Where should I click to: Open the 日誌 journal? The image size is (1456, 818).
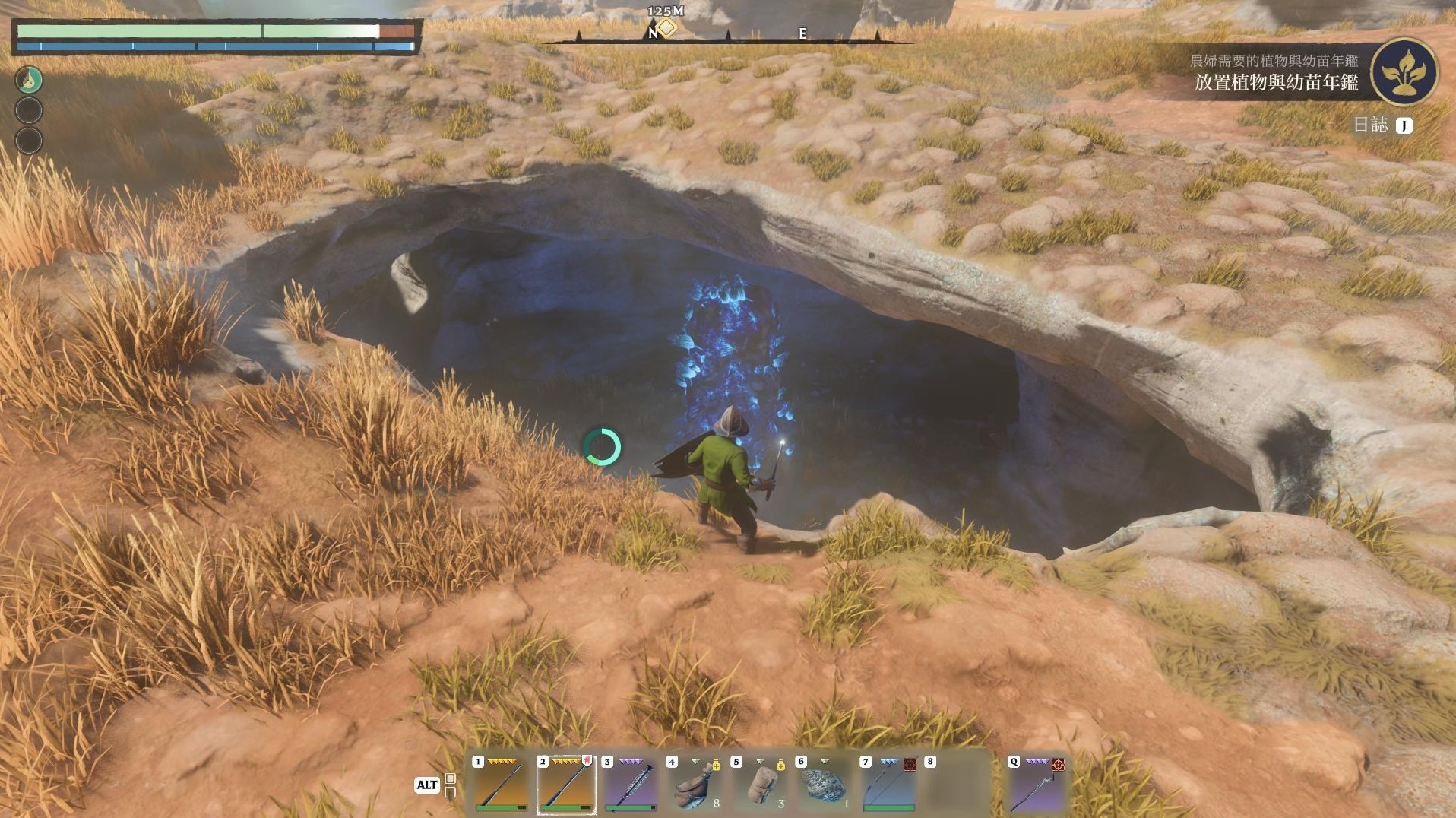1382,125
